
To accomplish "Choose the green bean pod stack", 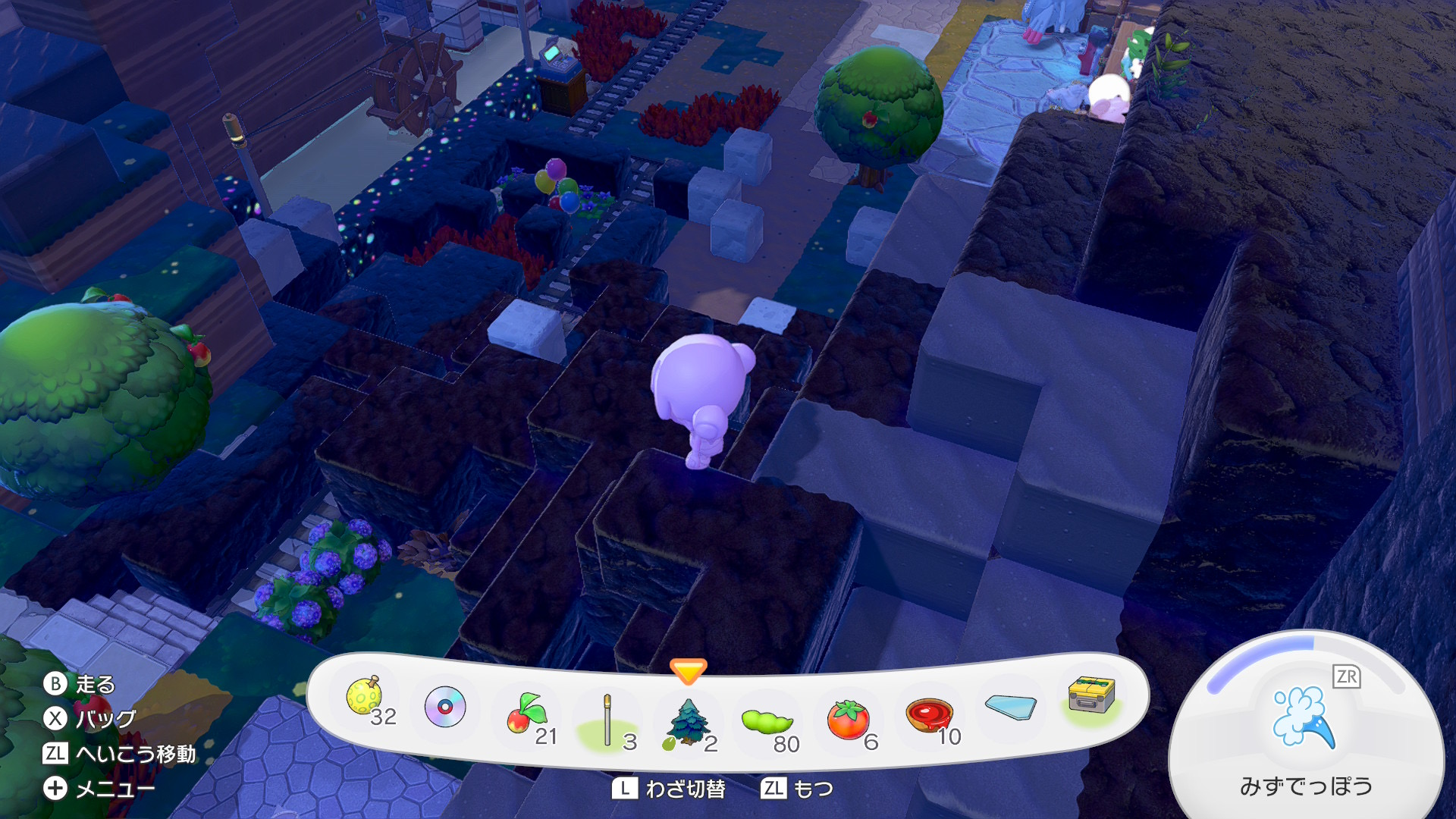I will click(767, 721).
